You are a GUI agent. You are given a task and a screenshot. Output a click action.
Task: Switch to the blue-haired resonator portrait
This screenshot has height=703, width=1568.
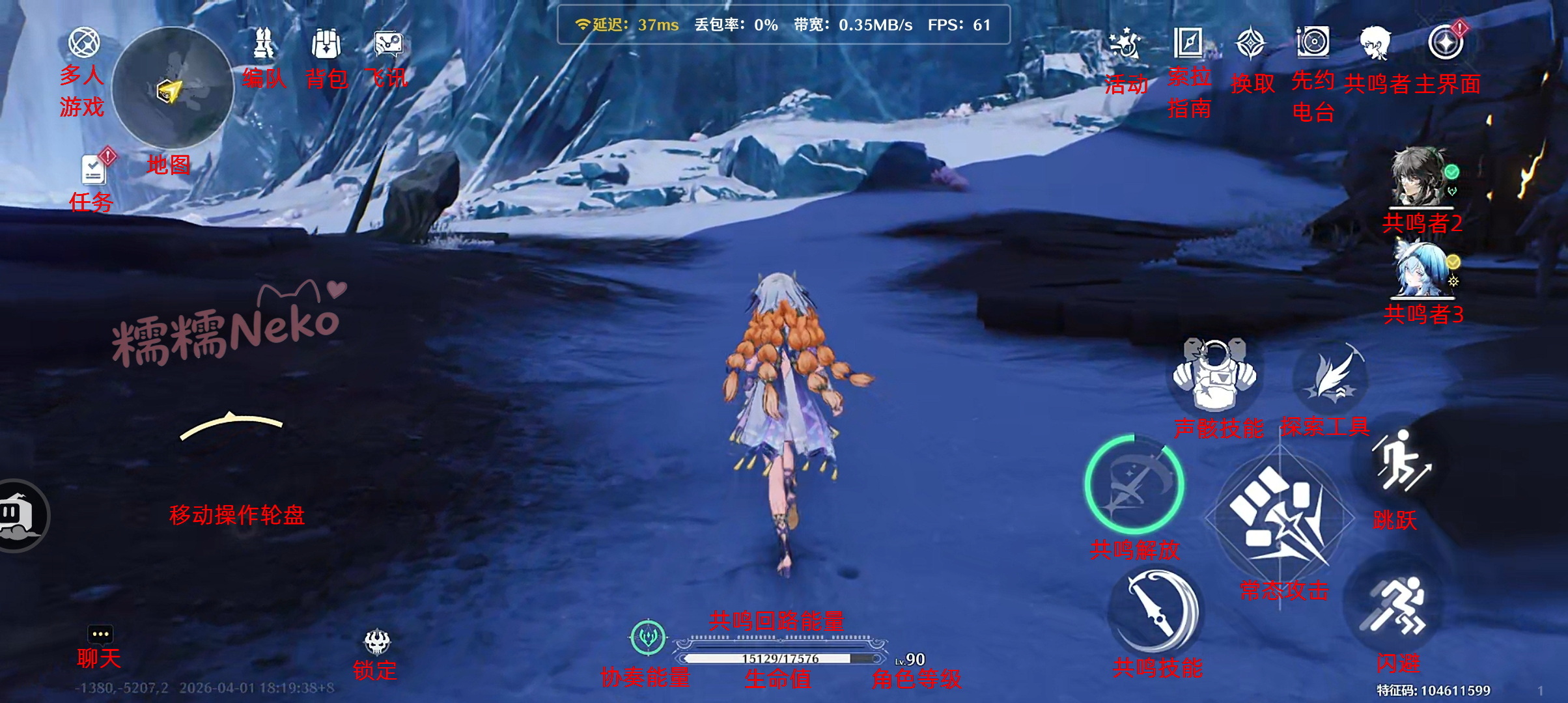[1421, 269]
